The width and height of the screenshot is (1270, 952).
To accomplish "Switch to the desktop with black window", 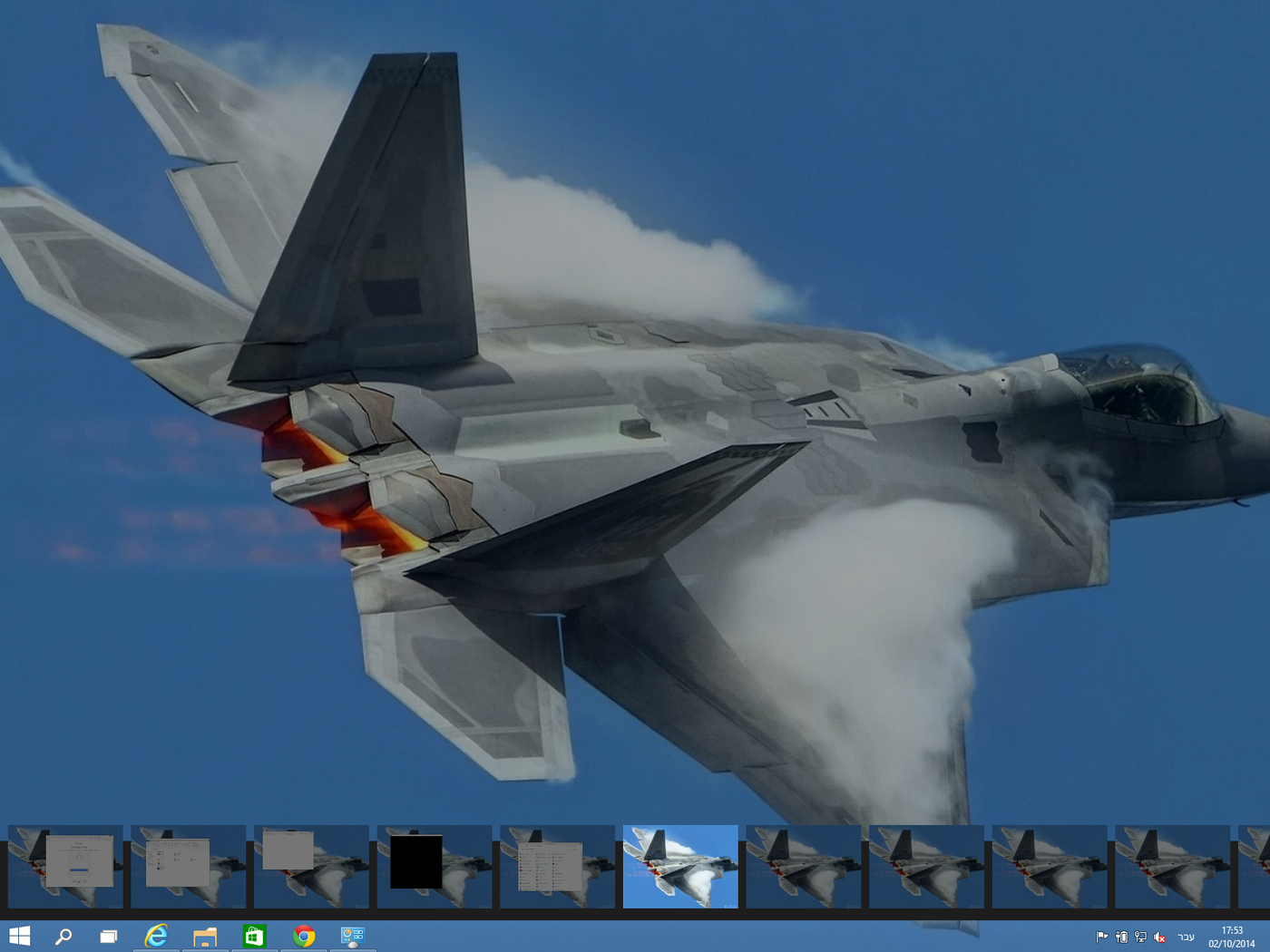I will (x=435, y=866).
